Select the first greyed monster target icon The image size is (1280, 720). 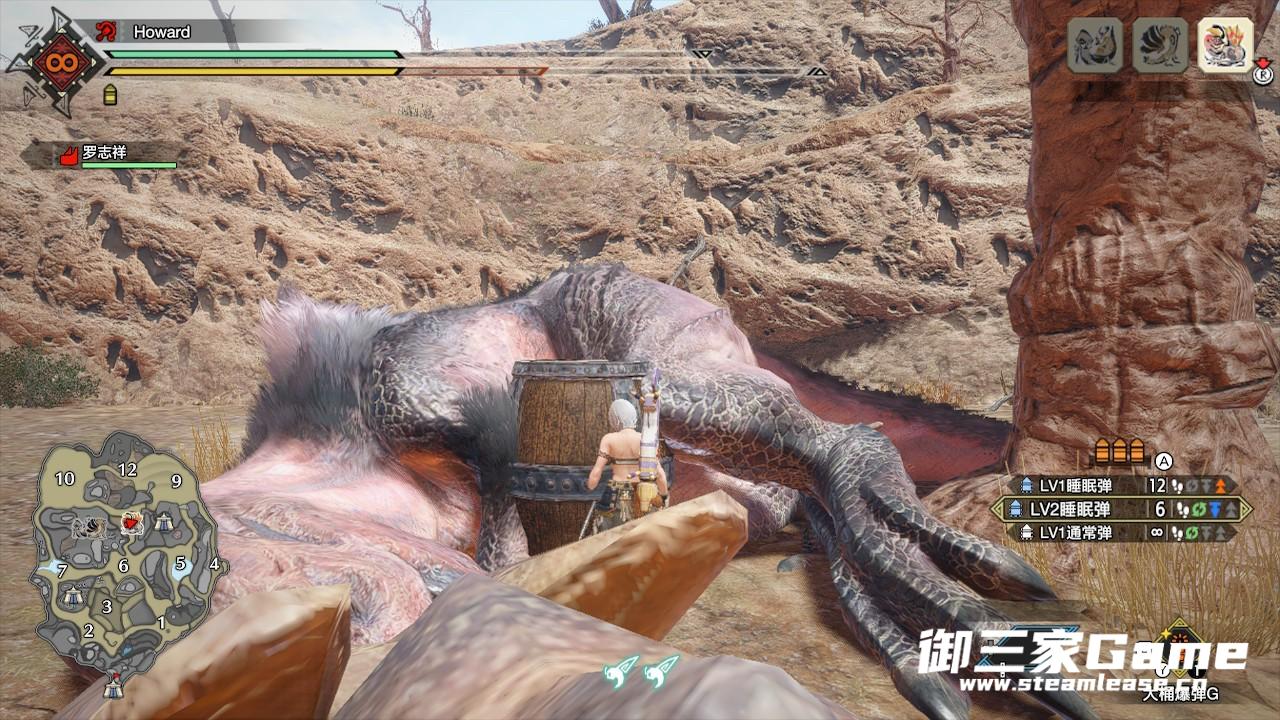(1094, 46)
